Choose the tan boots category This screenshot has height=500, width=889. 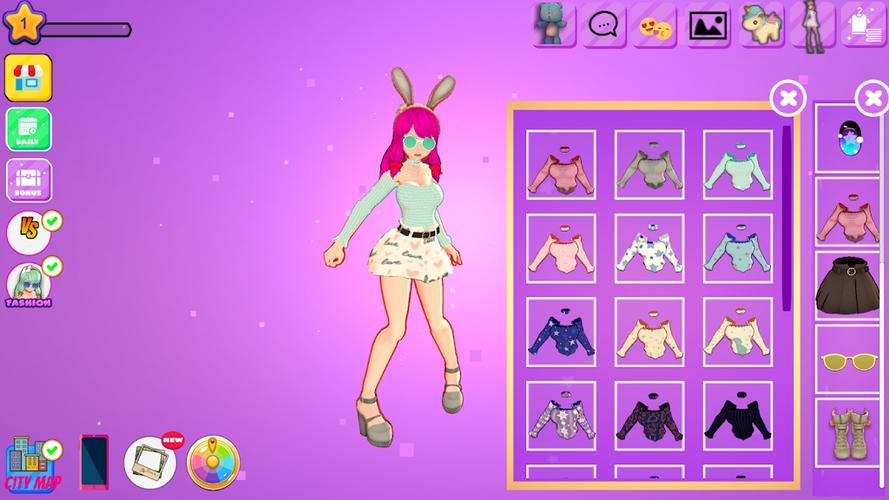coord(846,432)
